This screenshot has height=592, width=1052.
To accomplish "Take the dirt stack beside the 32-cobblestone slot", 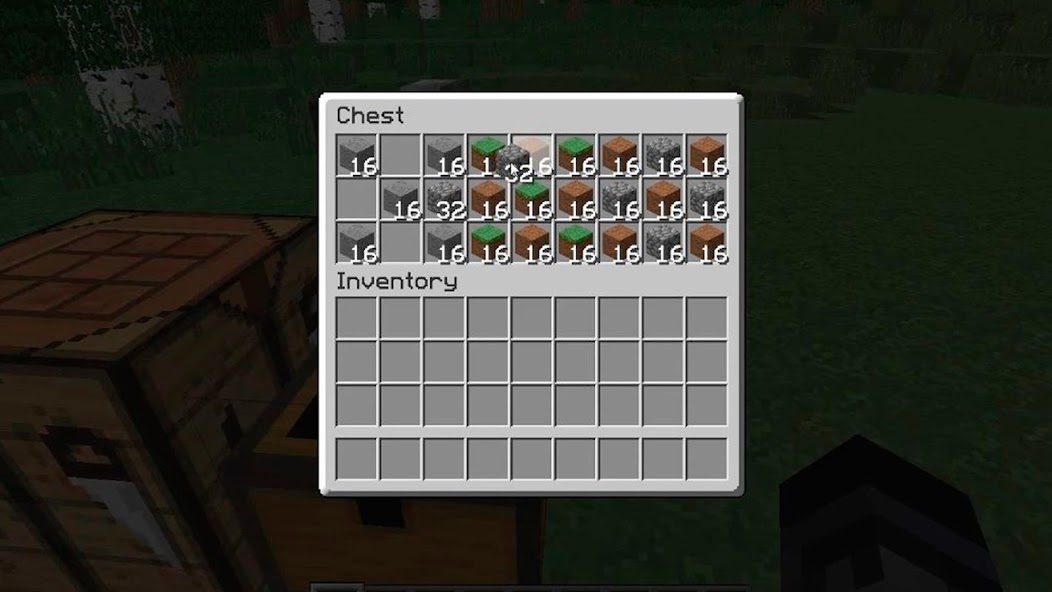I will (x=488, y=199).
